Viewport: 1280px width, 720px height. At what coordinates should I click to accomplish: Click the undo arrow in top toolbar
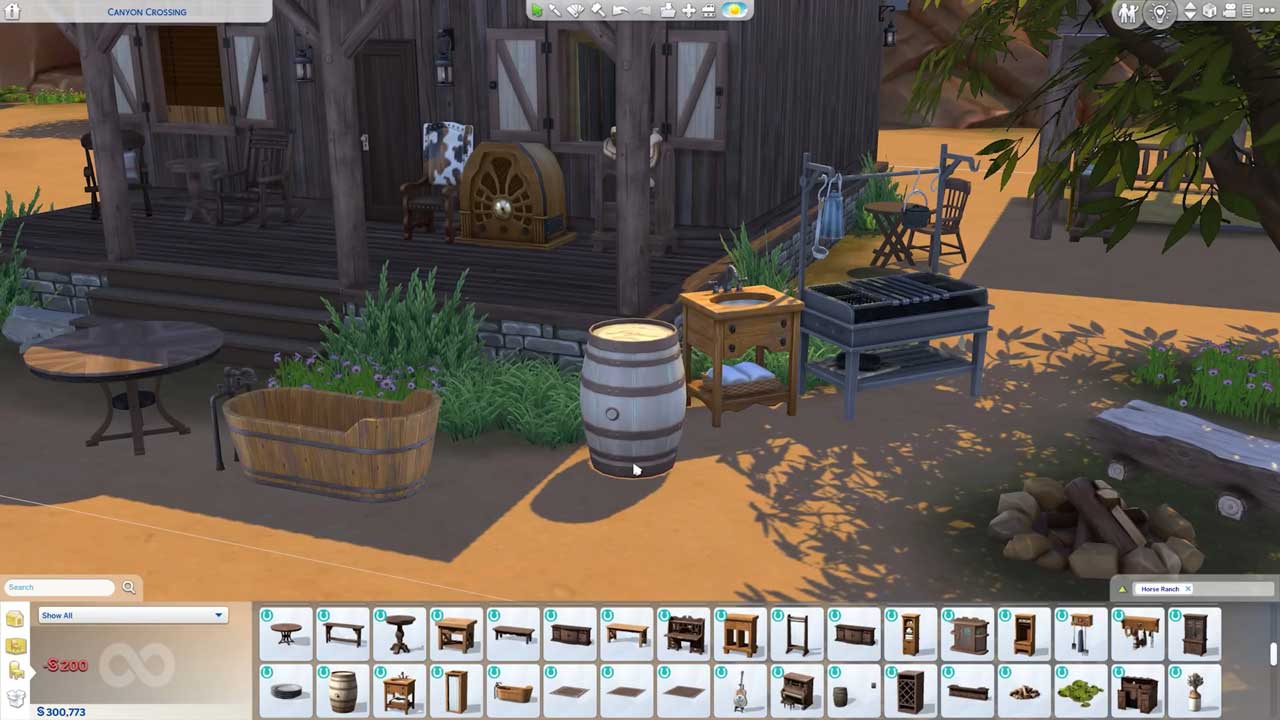tap(620, 10)
